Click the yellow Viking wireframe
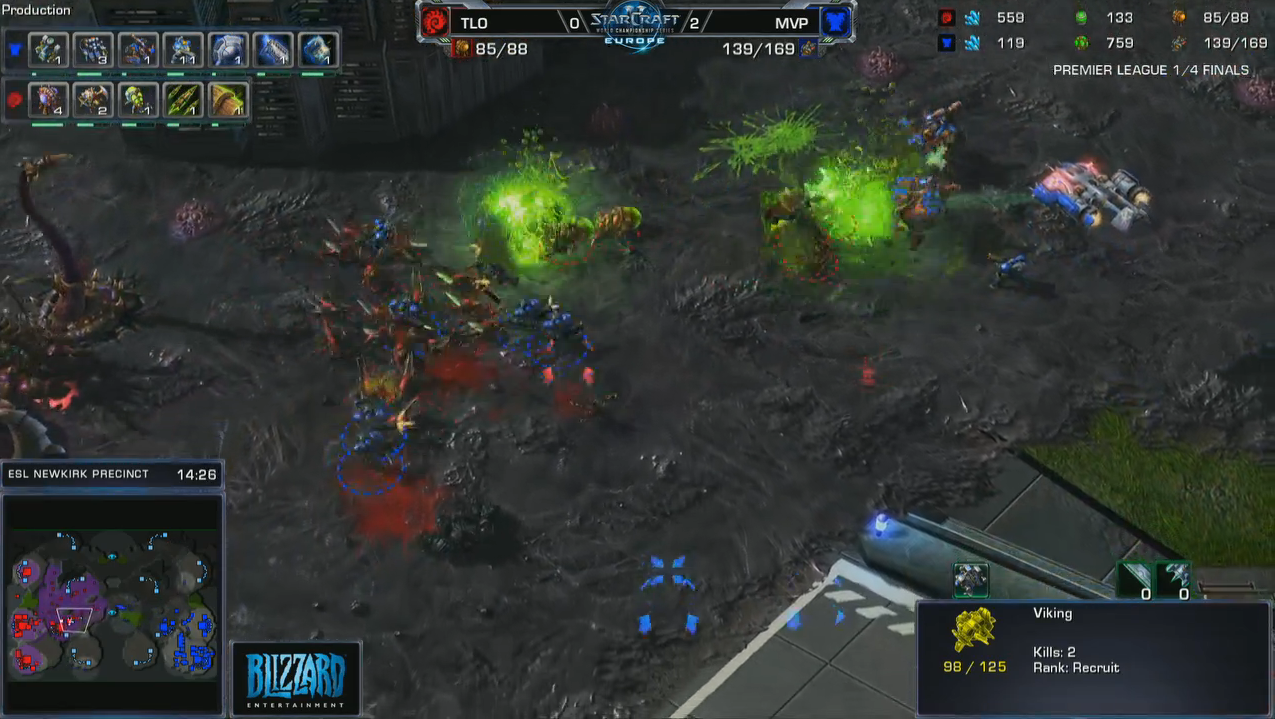This screenshot has width=1275, height=719. click(x=973, y=631)
